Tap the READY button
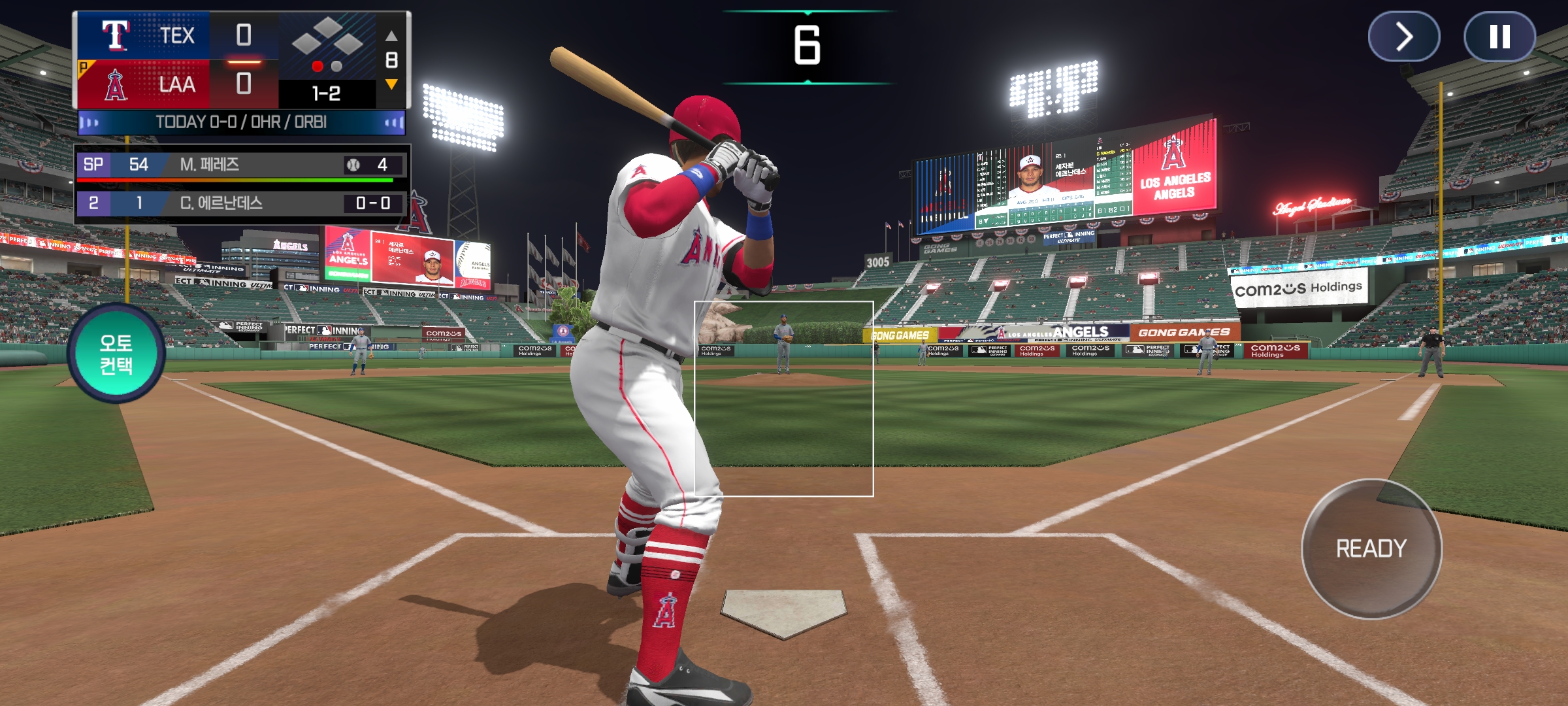 (1371, 548)
